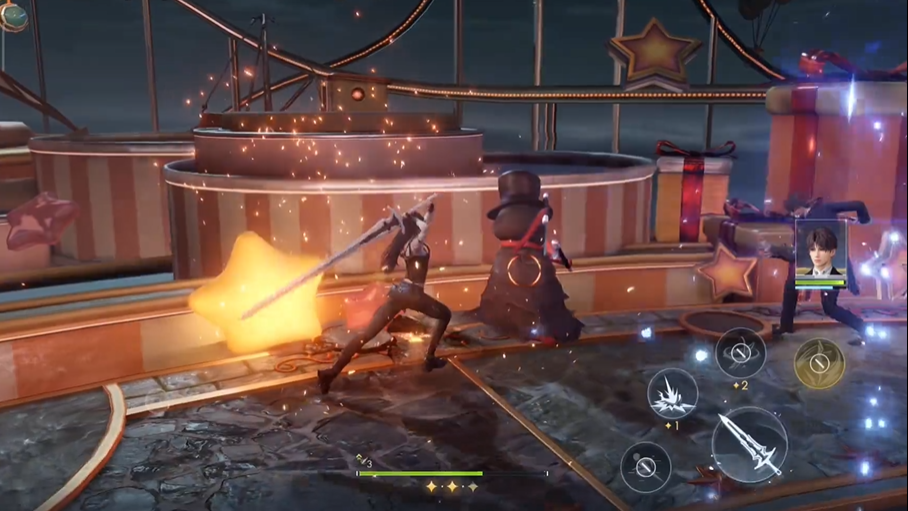Tap the greatsword basic attack button
The width and height of the screenshot is (908, 511).
(749, 445)
